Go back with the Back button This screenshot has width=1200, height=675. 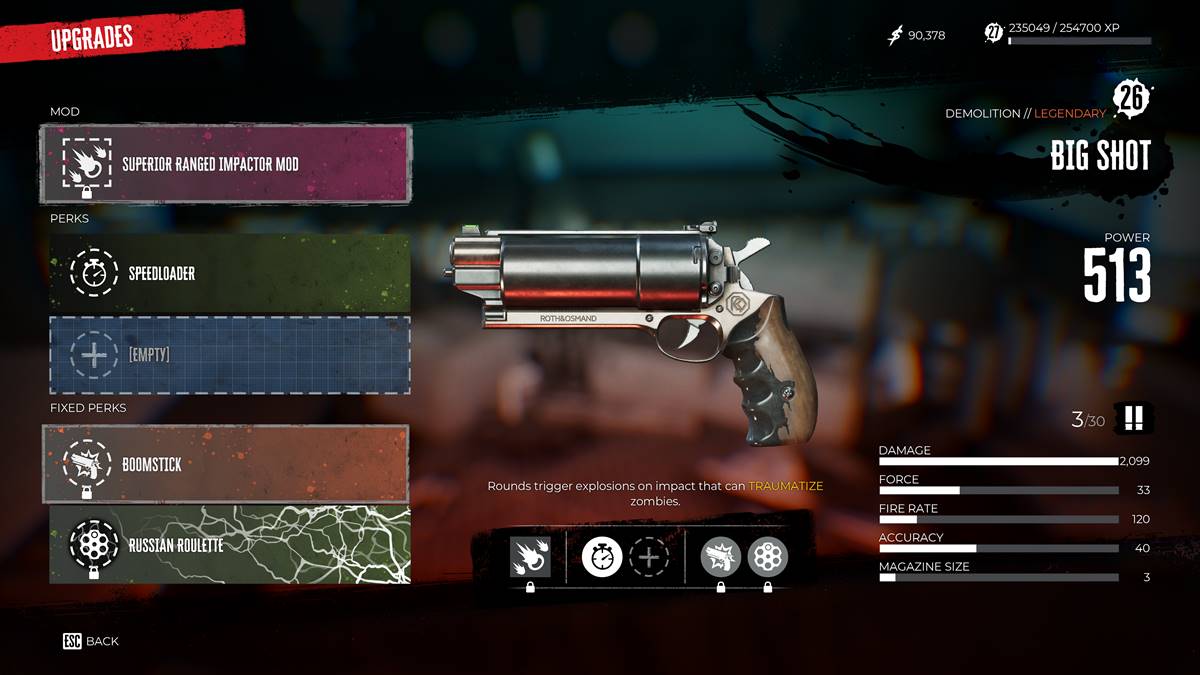point(91,641)
